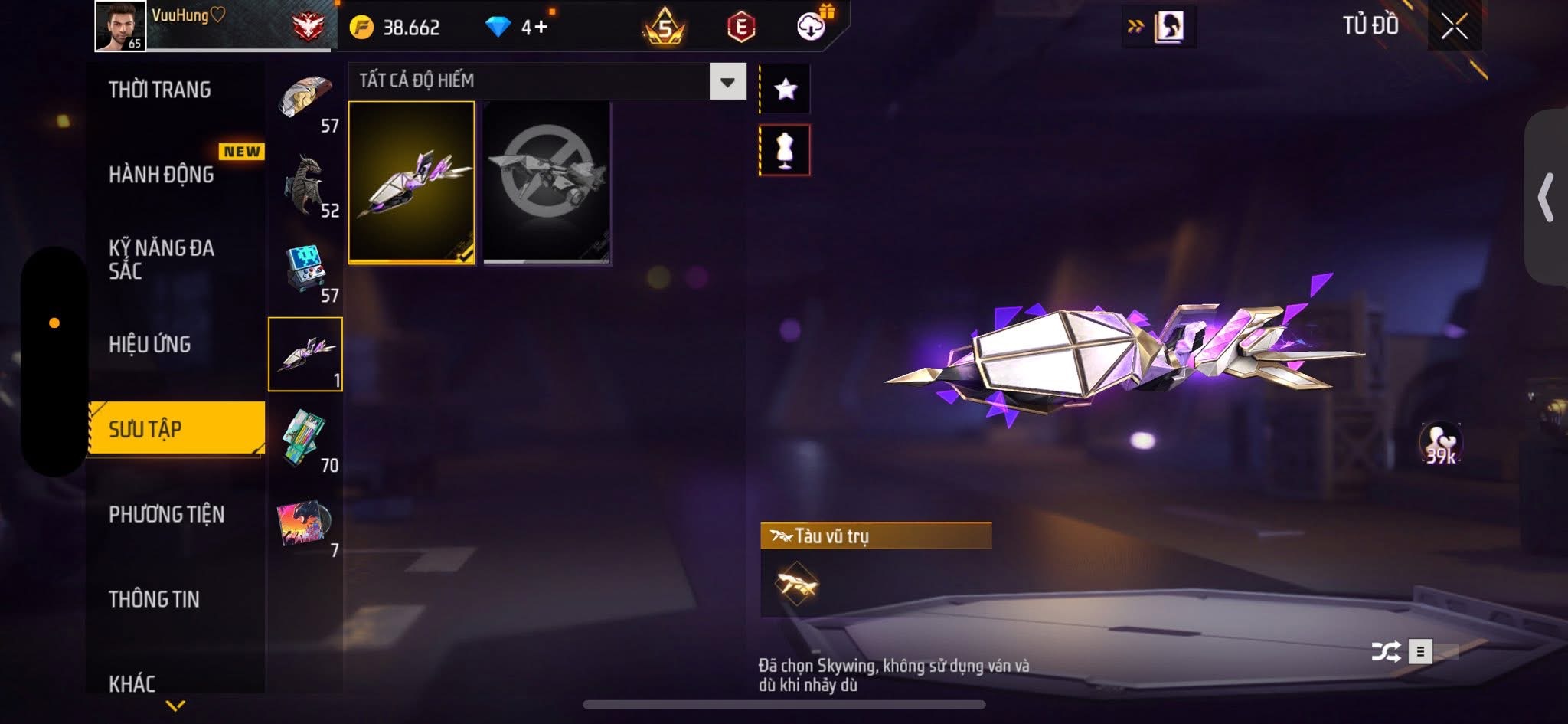Open the cloud download icon with gift
The height and width of the screenshot is (724, 1568).
pyautogui.click(x=812, y=27)
